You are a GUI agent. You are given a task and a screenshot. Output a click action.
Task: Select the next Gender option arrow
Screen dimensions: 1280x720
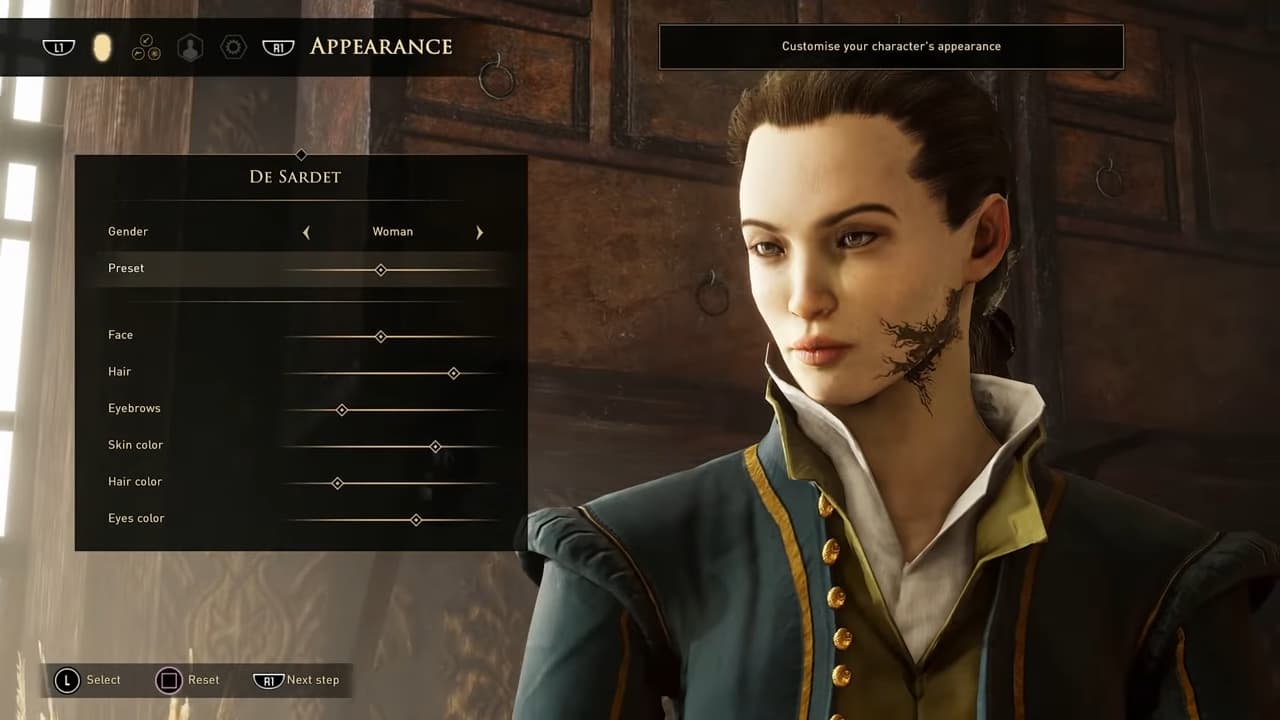point(479,232)
